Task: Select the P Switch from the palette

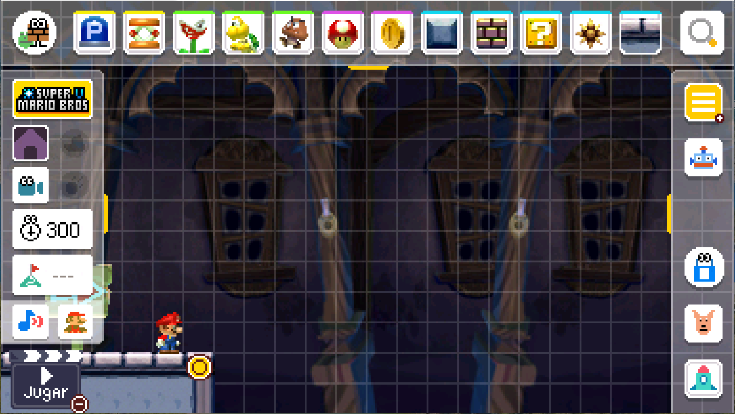Action: 95,33
